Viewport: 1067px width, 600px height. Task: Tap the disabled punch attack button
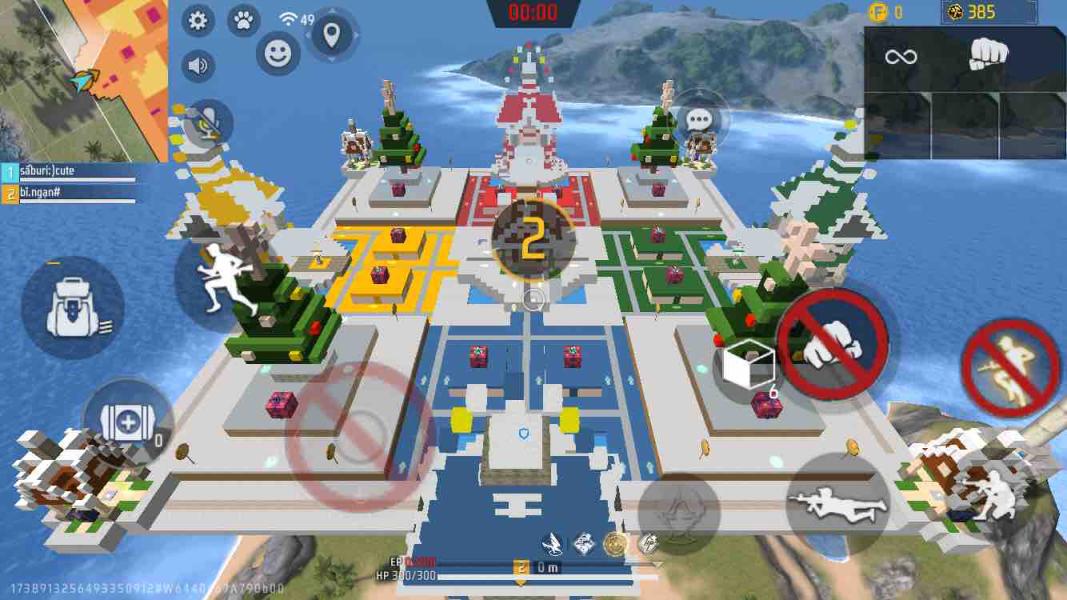click(832, 344)
